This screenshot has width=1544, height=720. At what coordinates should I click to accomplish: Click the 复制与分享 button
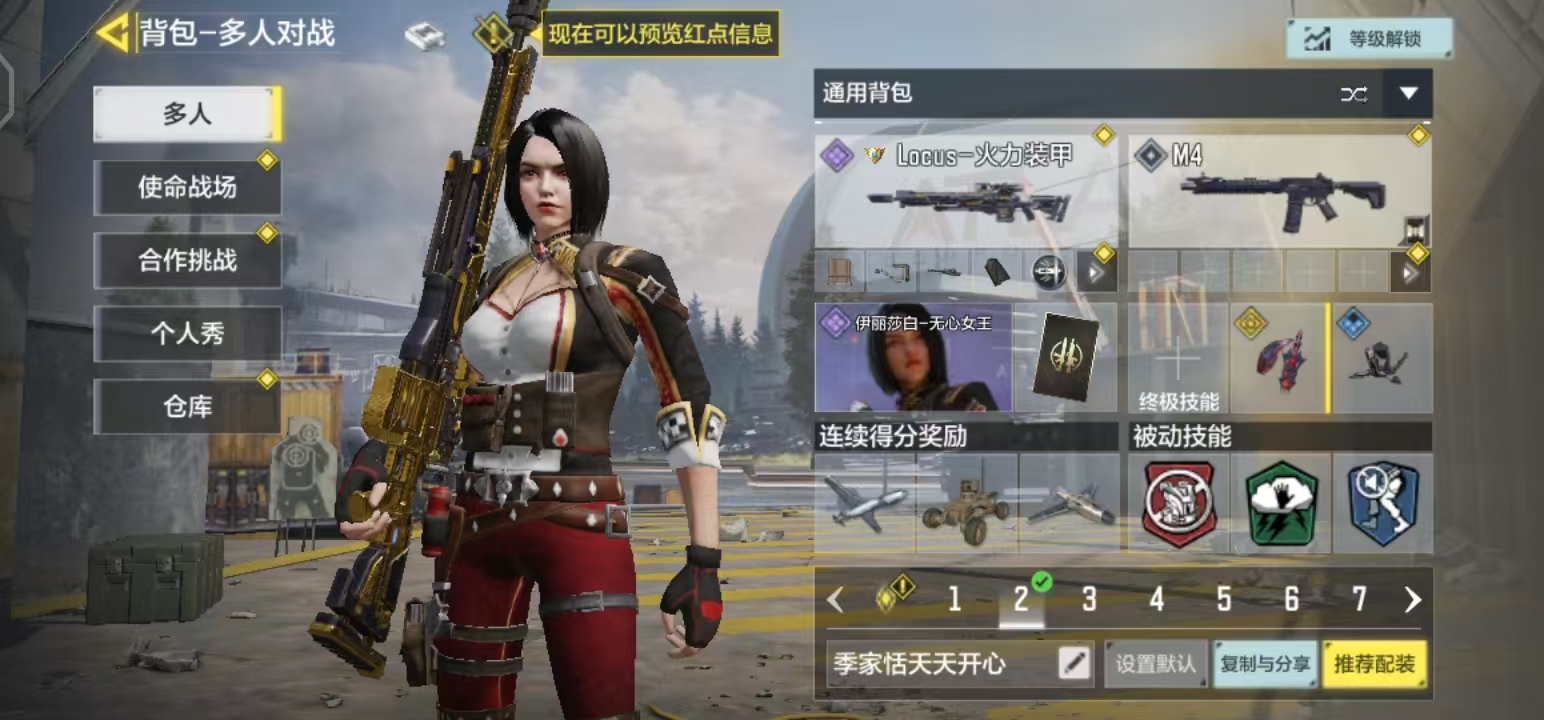1265,664
